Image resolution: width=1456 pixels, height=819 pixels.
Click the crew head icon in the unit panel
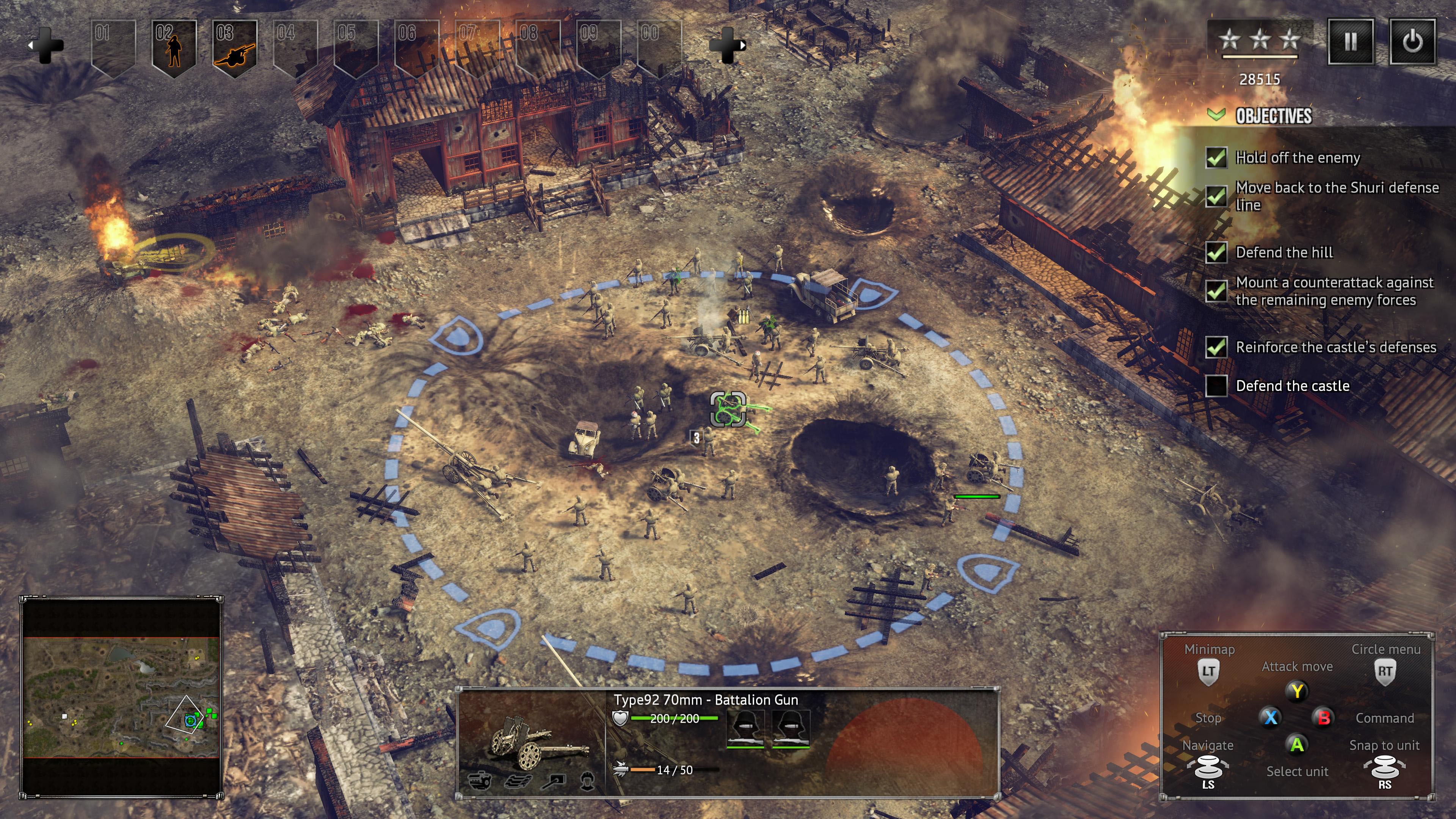click(588, 783)
